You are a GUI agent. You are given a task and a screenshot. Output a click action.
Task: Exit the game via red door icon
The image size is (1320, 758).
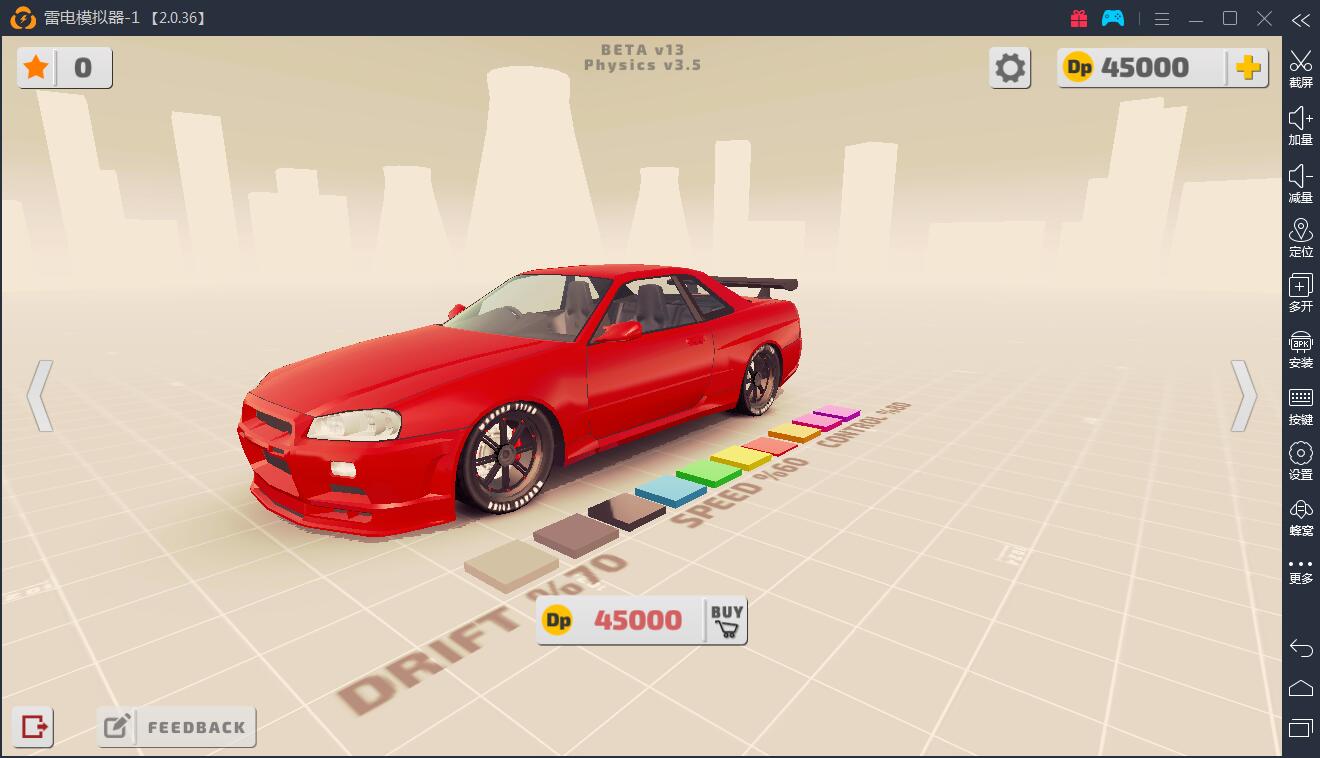click(33, 727)
